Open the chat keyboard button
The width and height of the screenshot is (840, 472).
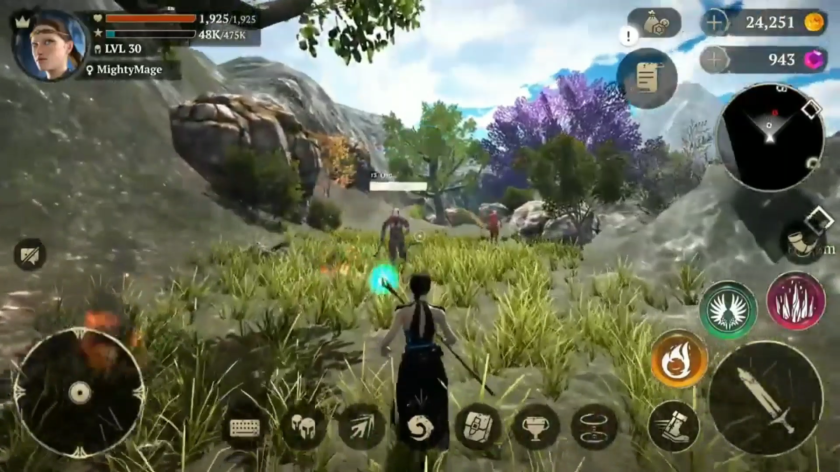point(245,427)
